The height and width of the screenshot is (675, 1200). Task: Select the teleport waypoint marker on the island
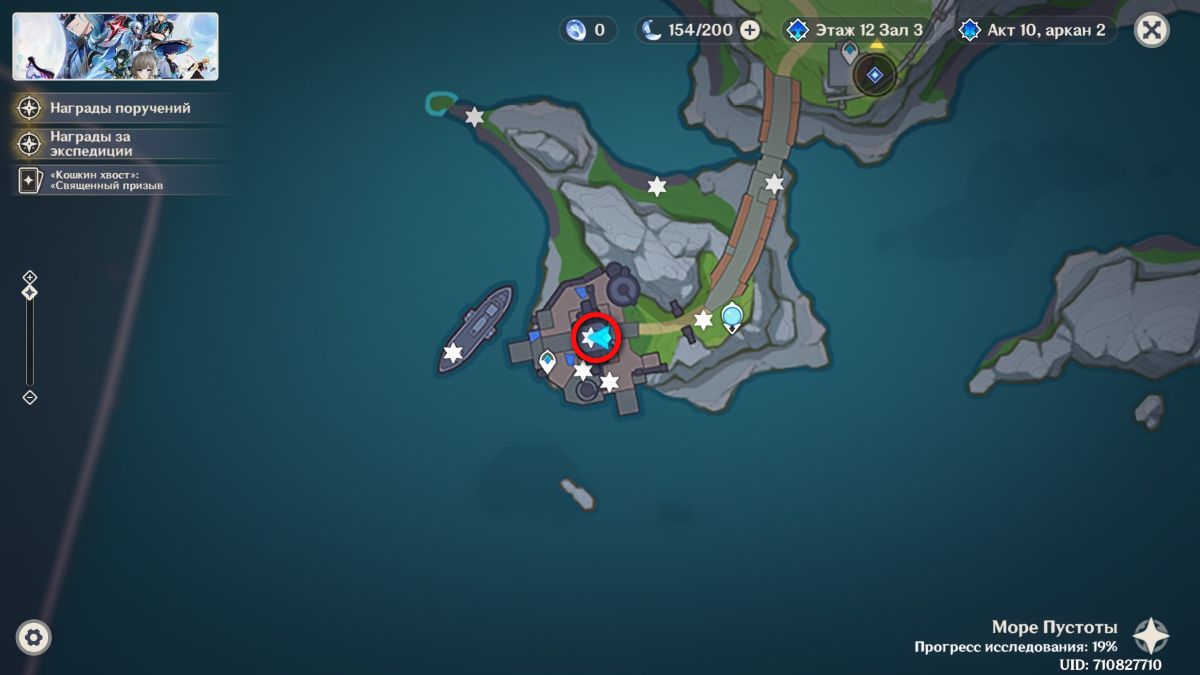pos(732,317)
